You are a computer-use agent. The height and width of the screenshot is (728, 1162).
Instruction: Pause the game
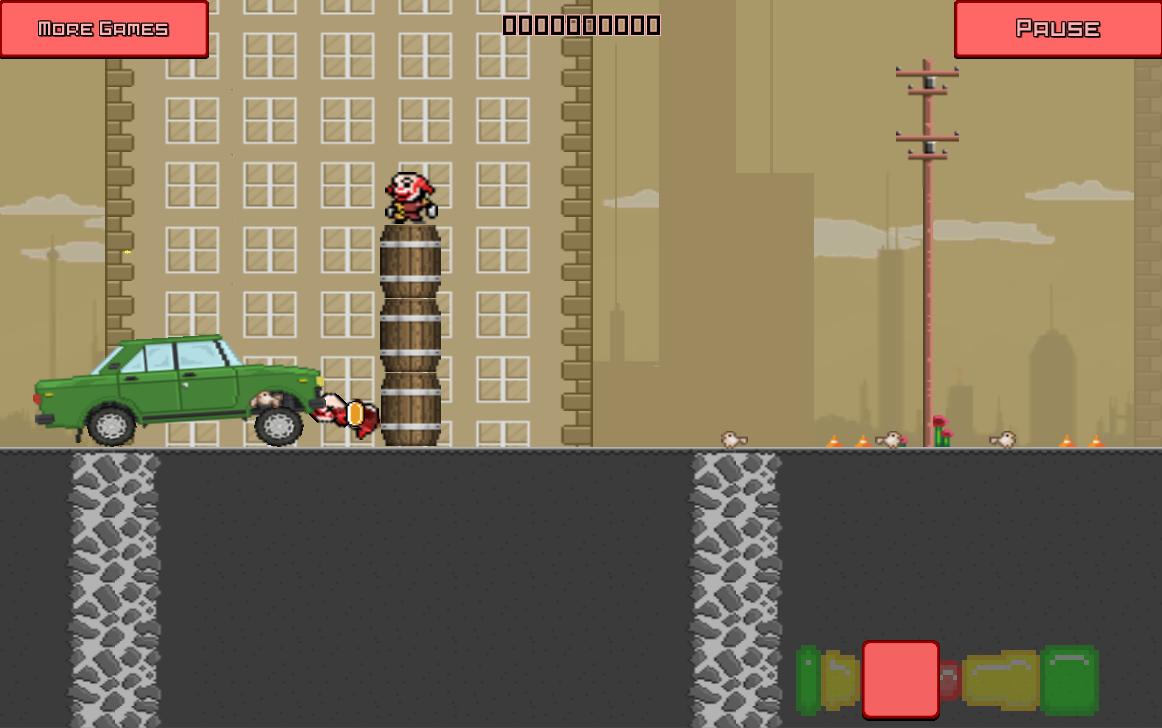coord(1057,28)
